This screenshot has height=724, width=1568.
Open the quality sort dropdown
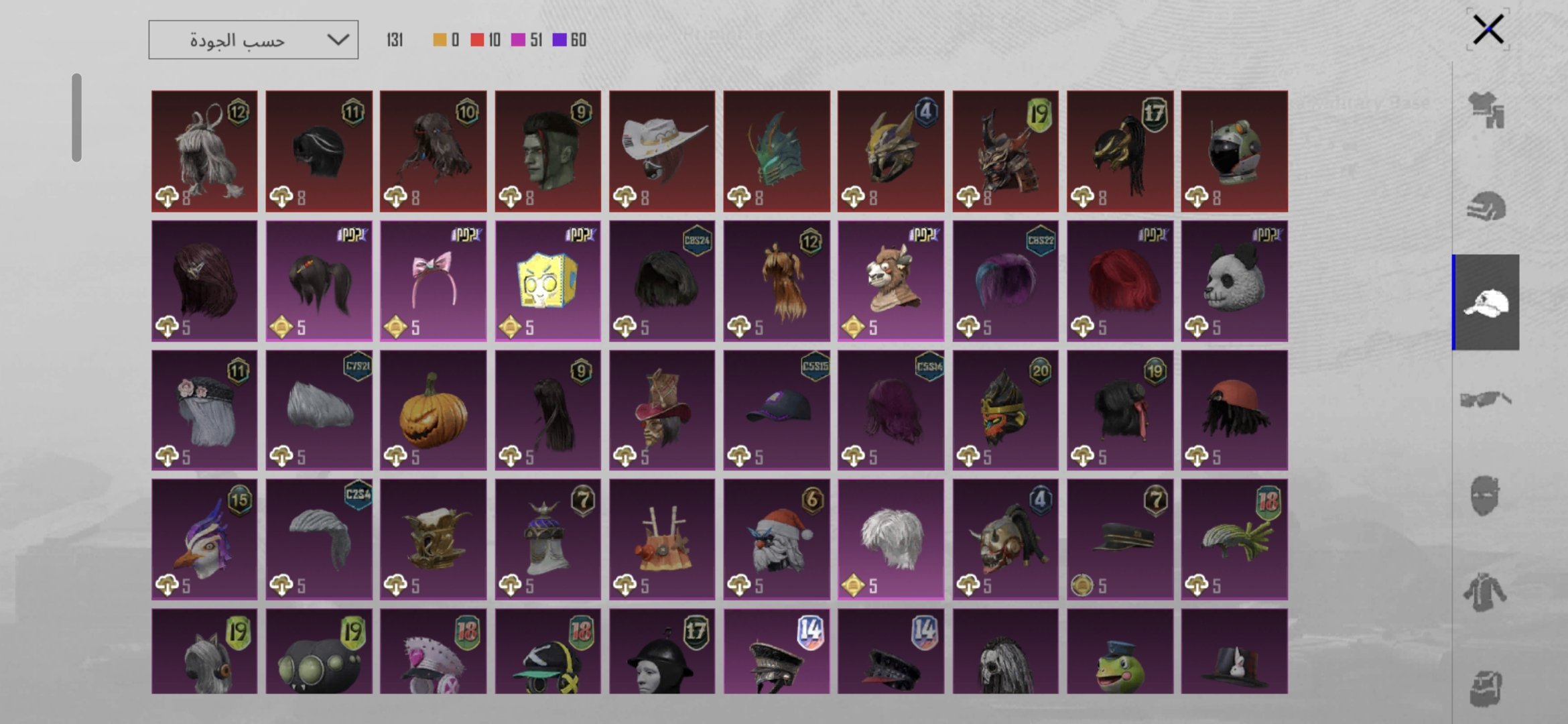[253, 40]
